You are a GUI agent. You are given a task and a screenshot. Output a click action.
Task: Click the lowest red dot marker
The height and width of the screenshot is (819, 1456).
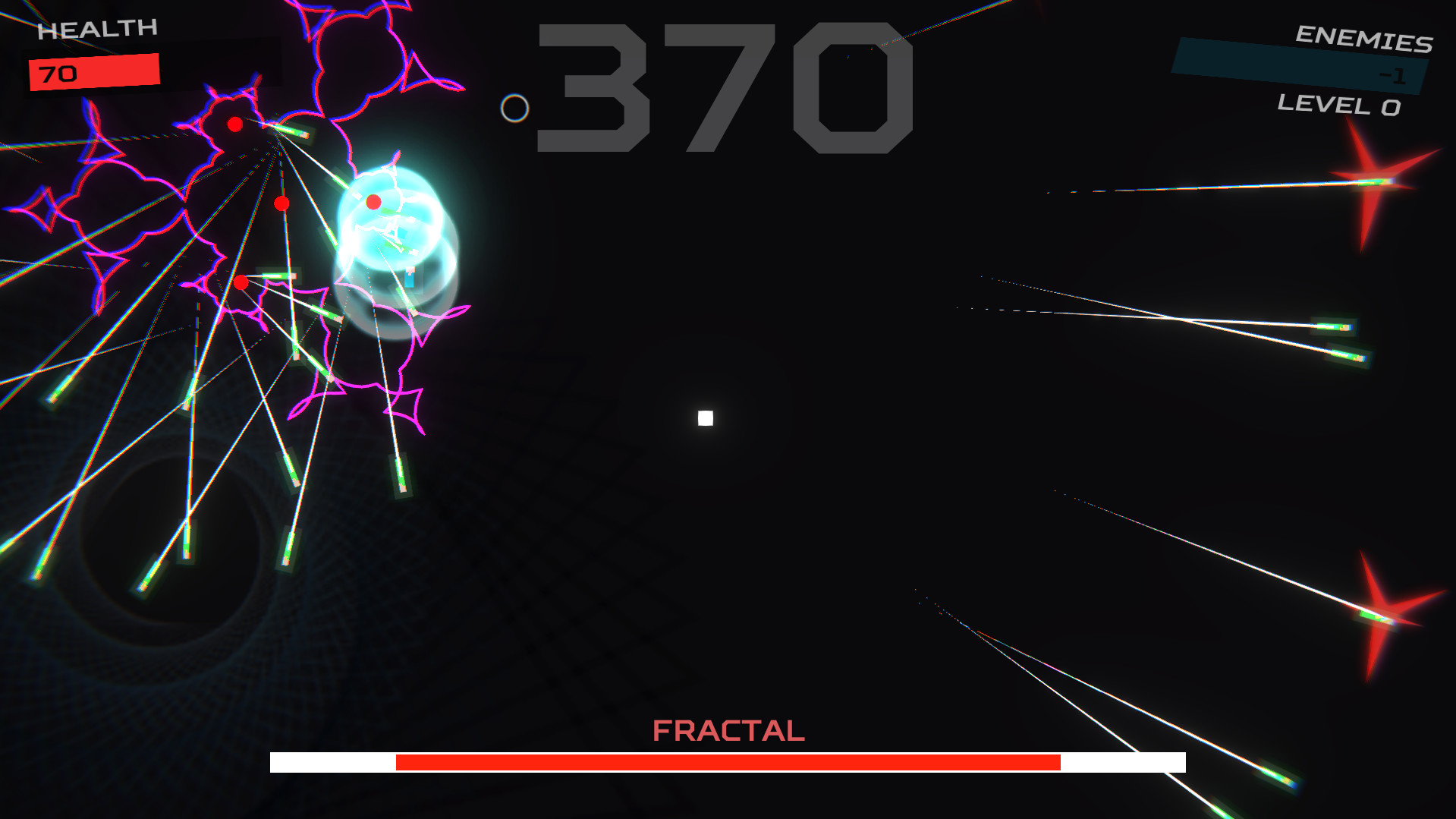(242, 281)
